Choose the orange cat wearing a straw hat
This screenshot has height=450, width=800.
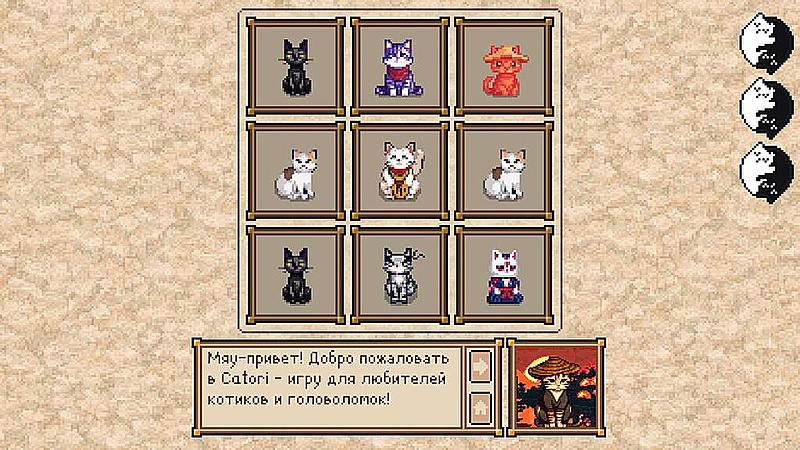point(503,67)
